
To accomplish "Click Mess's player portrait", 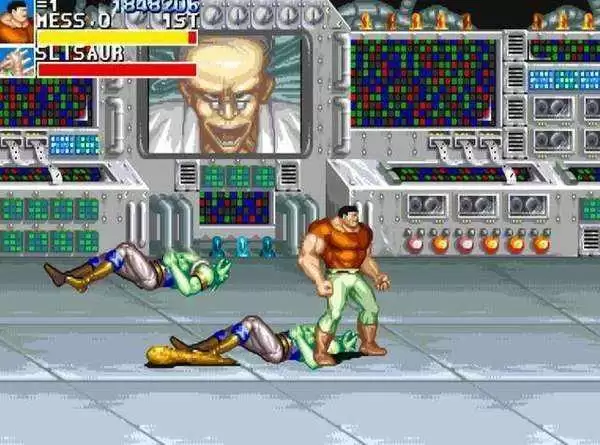I will tap(16, 22).
